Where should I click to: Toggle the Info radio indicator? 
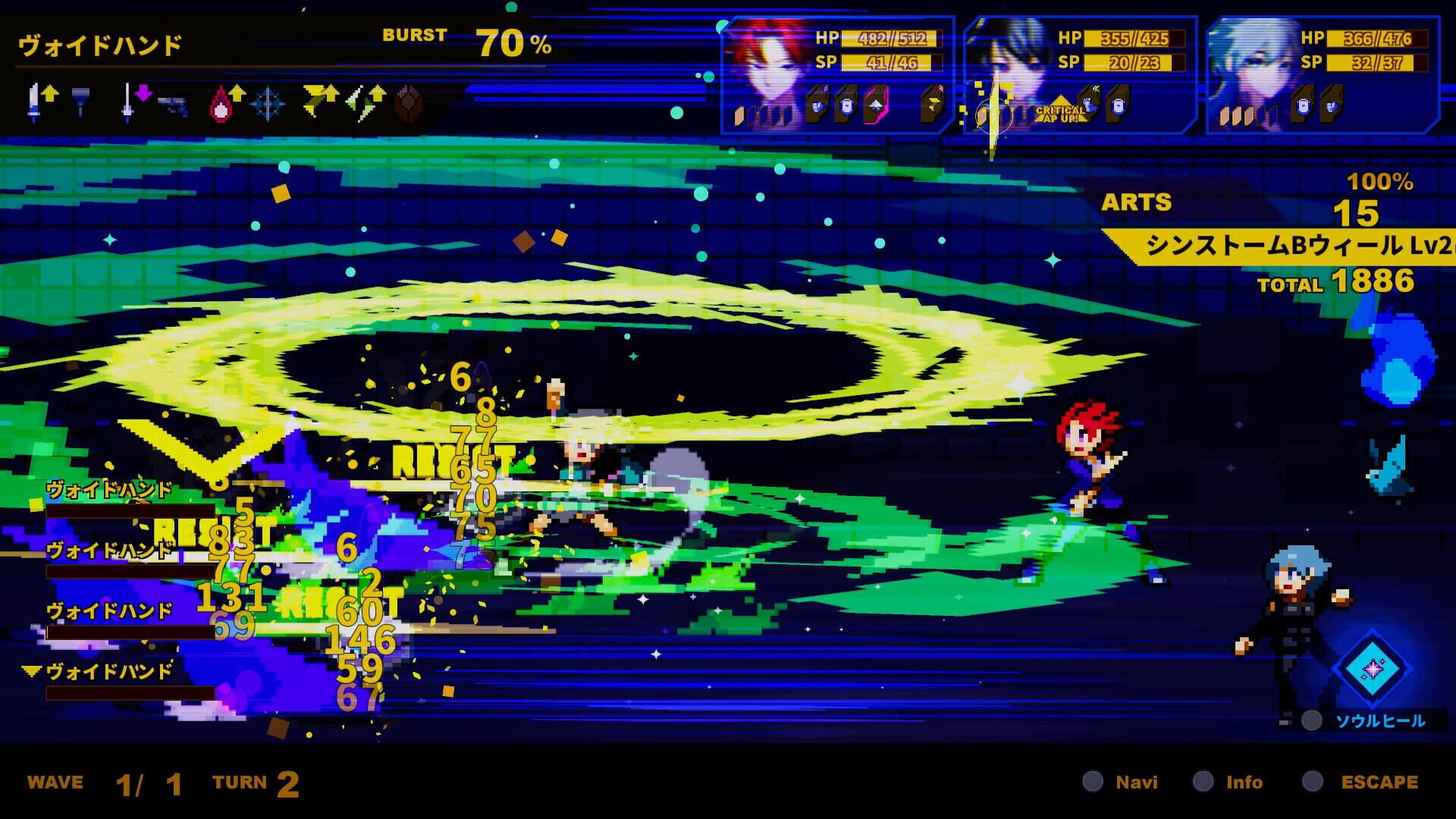coord(1204,782)
